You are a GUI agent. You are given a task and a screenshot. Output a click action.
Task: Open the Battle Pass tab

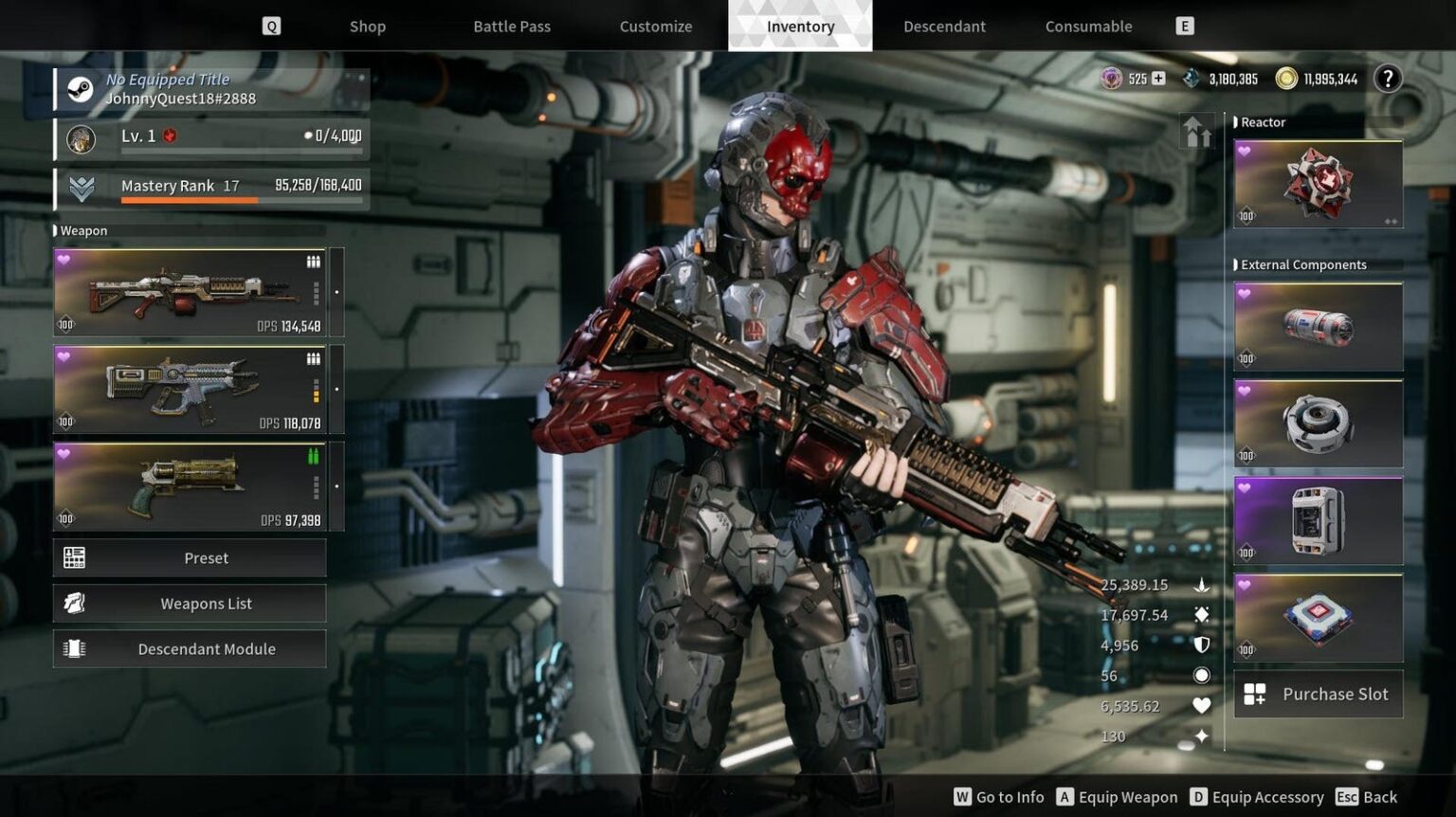click(x=512, y=27)
